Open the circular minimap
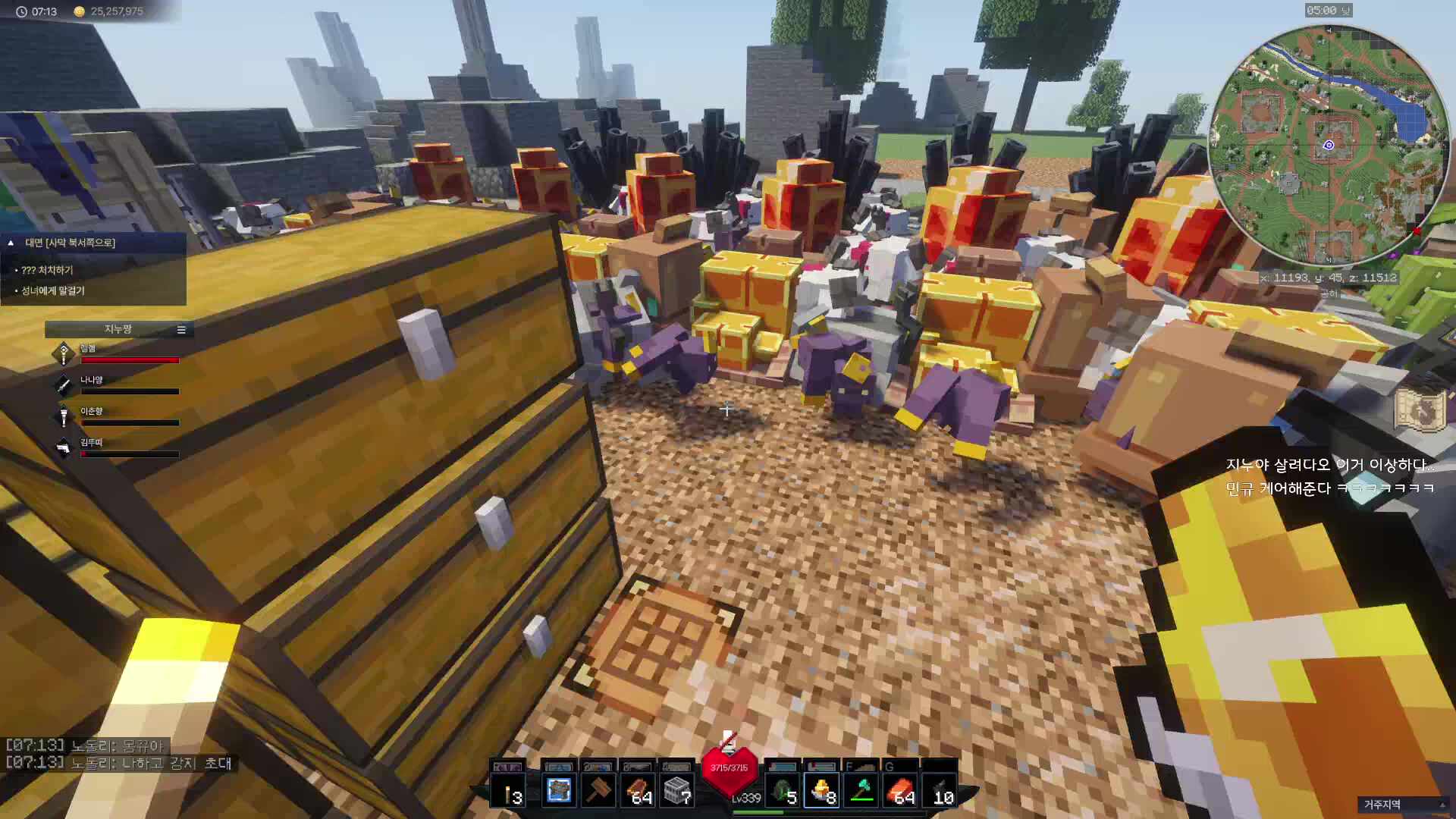Image resolution: width=1456 pixels, height=819 pixels. 1328,145
